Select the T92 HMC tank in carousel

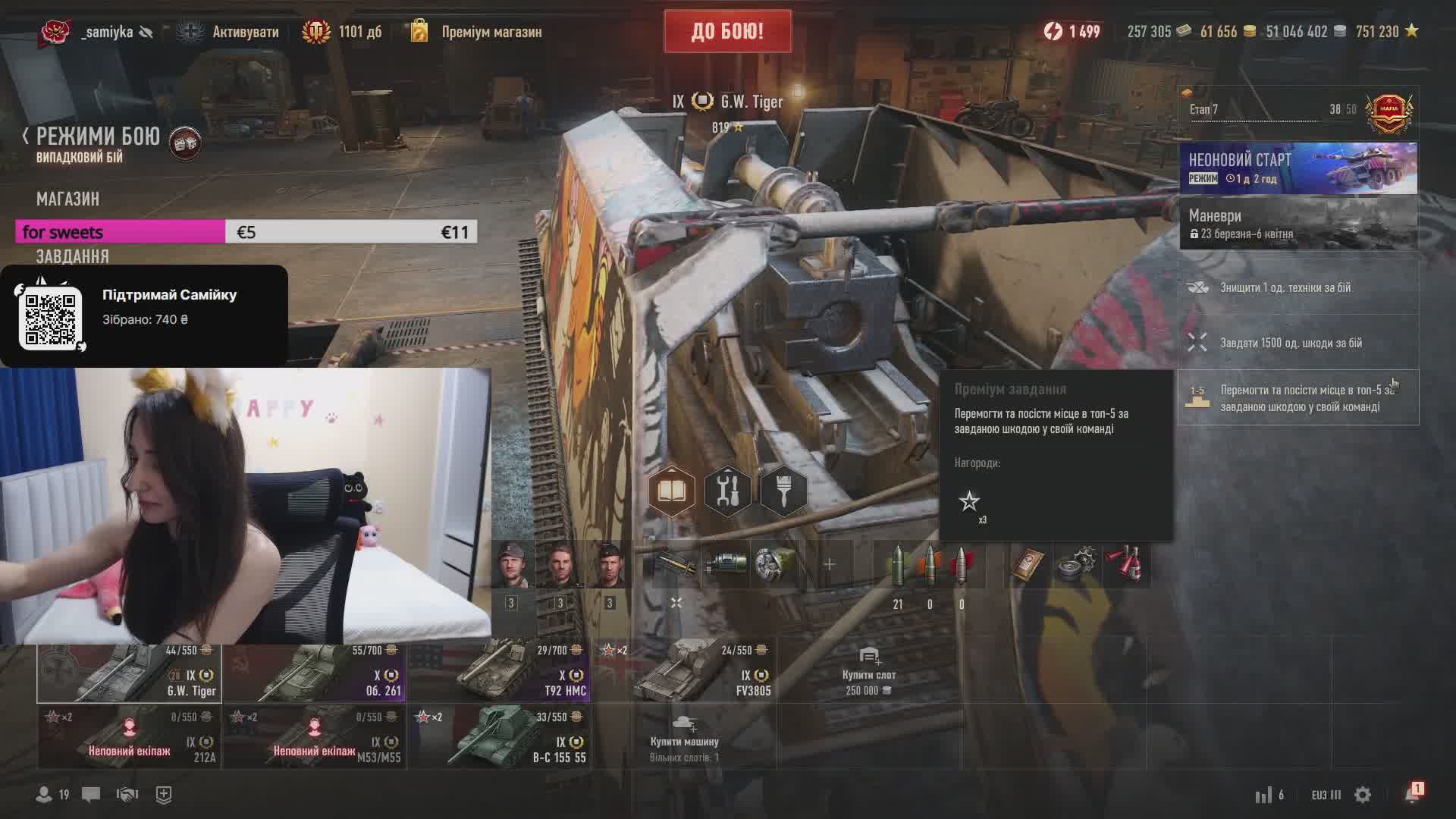[500, 673]
